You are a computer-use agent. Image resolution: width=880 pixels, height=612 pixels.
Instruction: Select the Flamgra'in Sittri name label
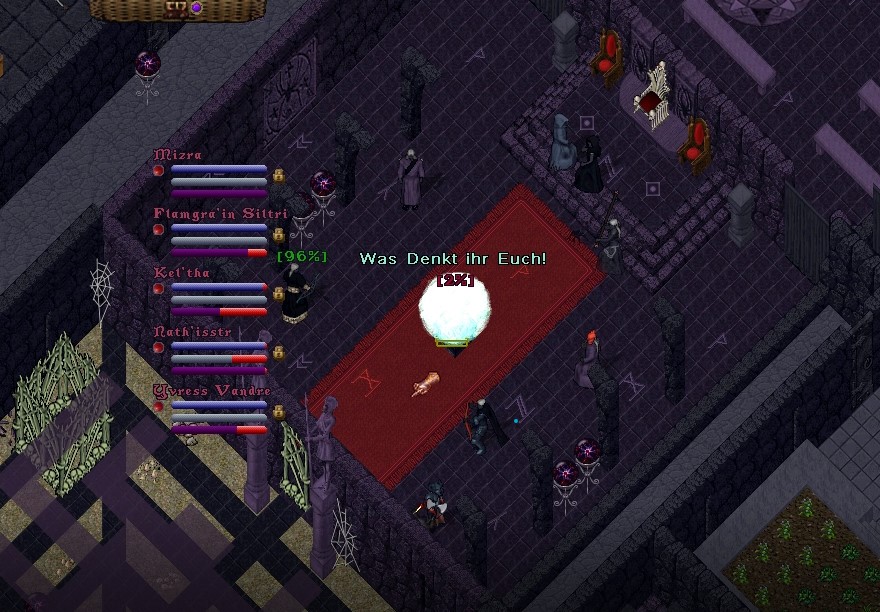(x=221, y=213)
